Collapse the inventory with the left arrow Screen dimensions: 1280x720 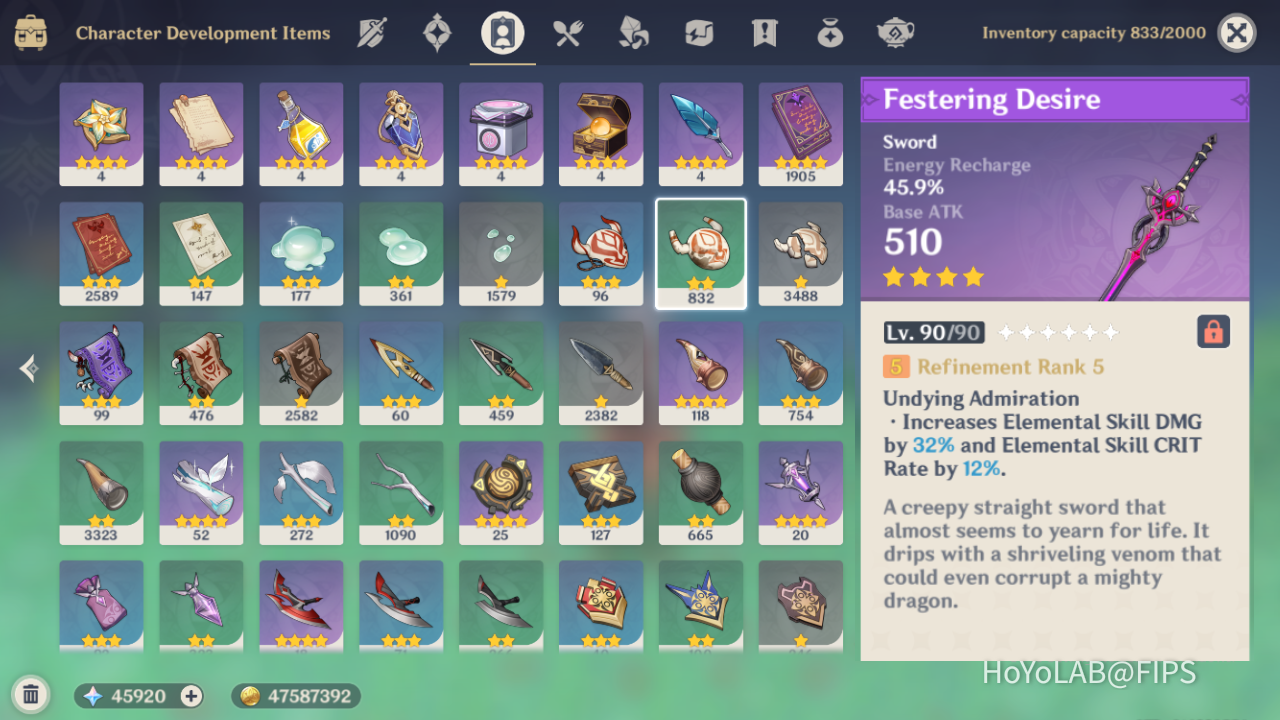point(27,368)
